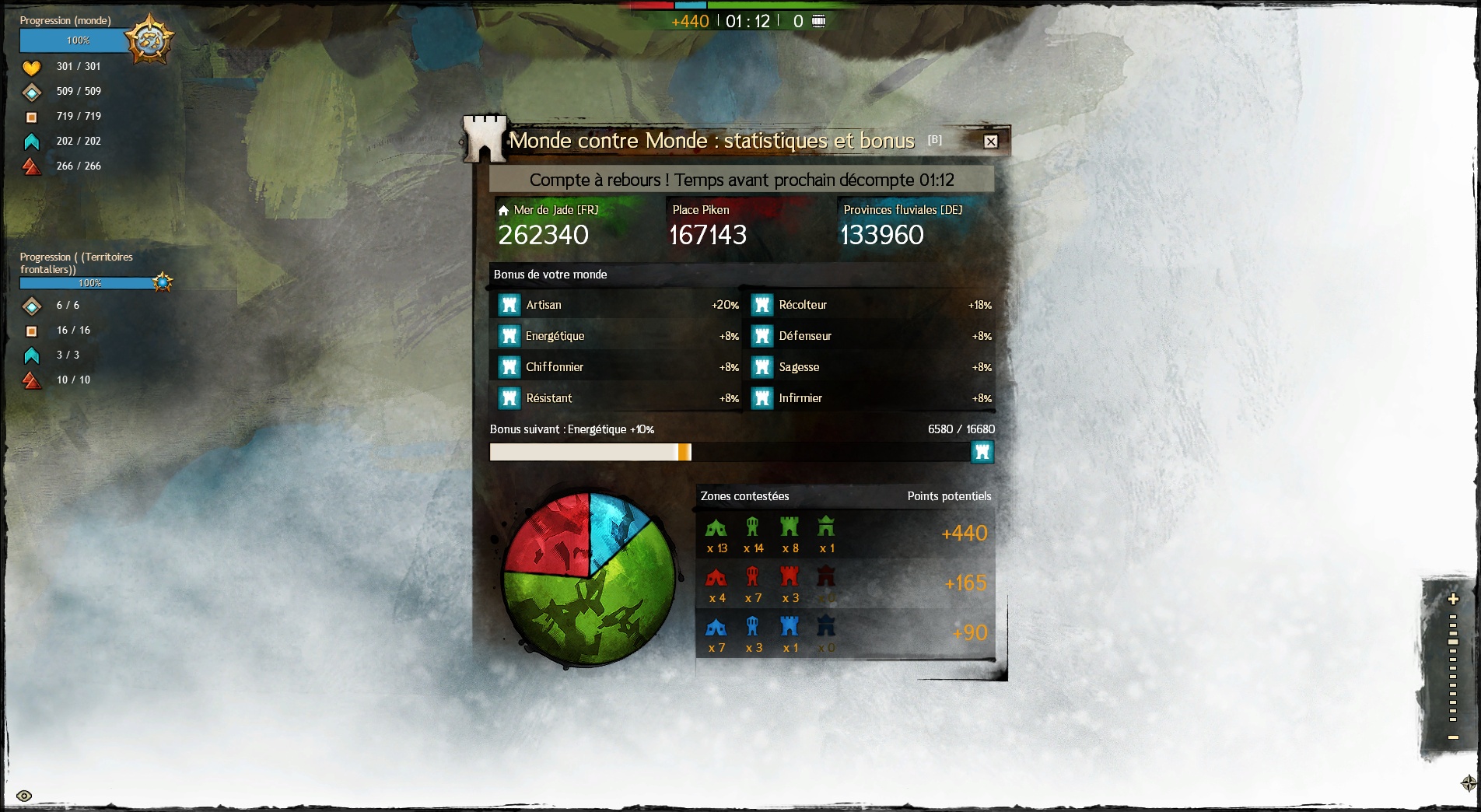Close the Monde contre Monde statistics window

990,142
